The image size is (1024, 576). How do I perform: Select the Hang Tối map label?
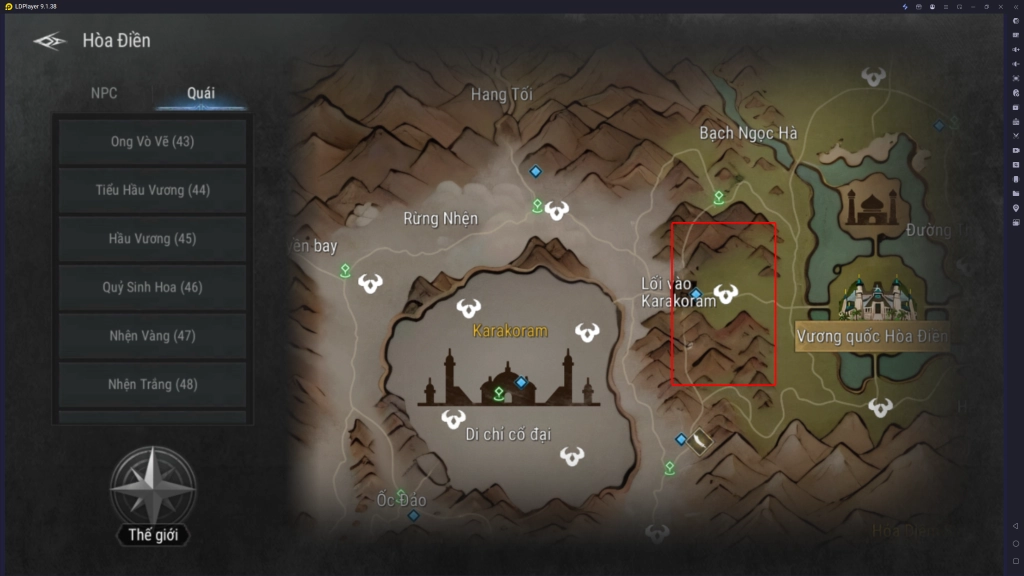(501, 95)
